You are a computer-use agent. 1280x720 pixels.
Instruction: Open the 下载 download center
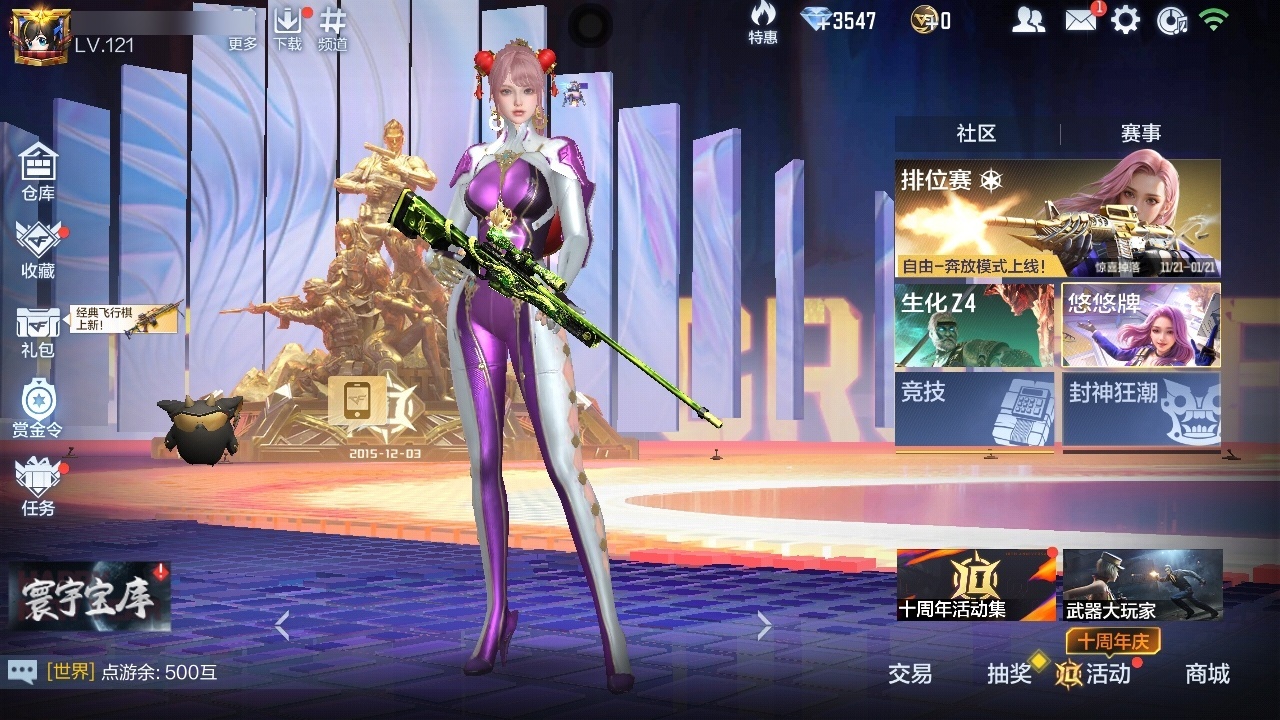tap(289, 27)
